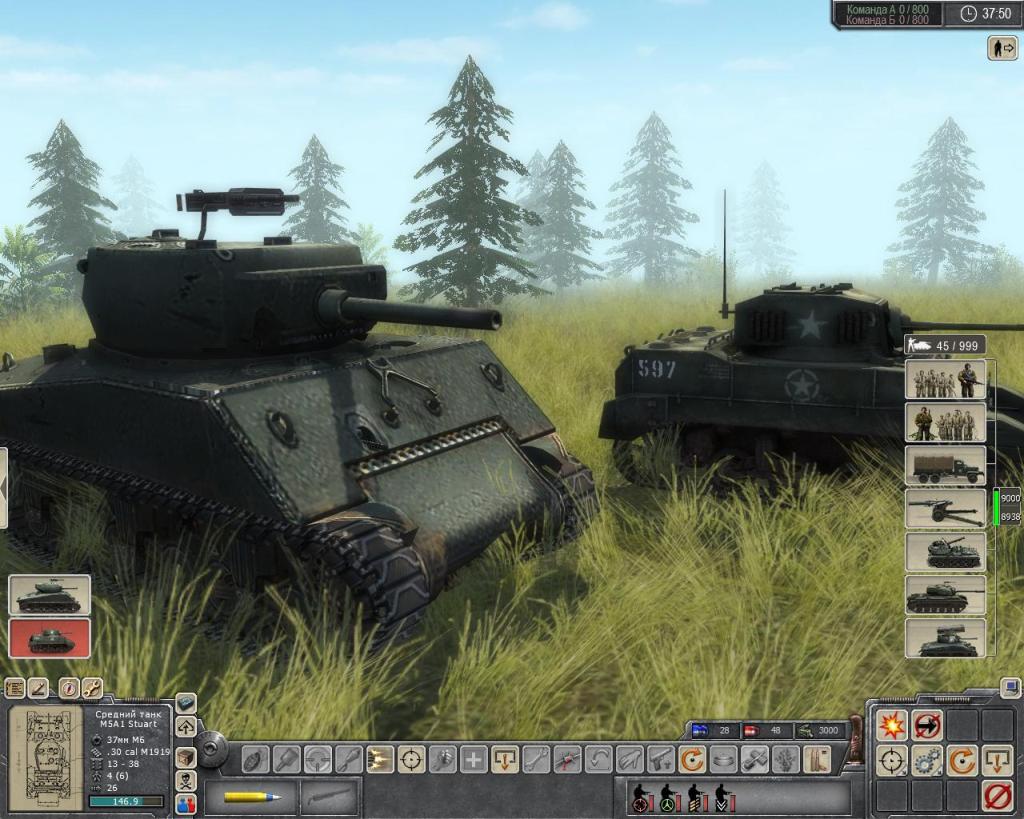Open the blue-red players button
1024x819 pixels.
(186, 803)
